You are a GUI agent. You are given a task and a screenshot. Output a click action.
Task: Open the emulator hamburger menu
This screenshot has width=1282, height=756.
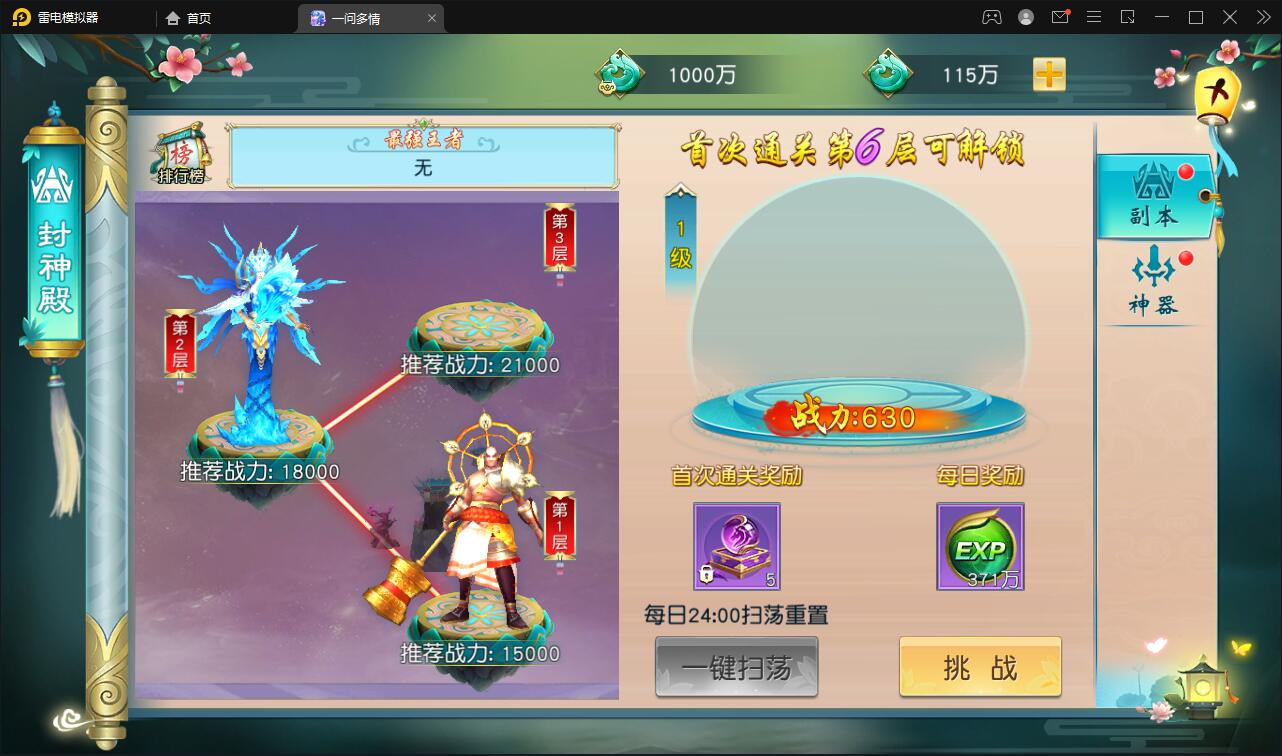(1094, 17)
